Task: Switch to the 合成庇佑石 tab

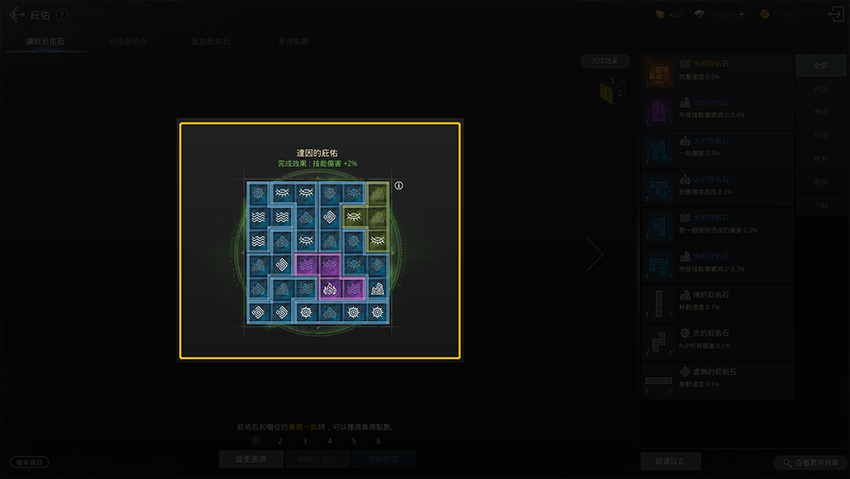Action: click(129, 42)
